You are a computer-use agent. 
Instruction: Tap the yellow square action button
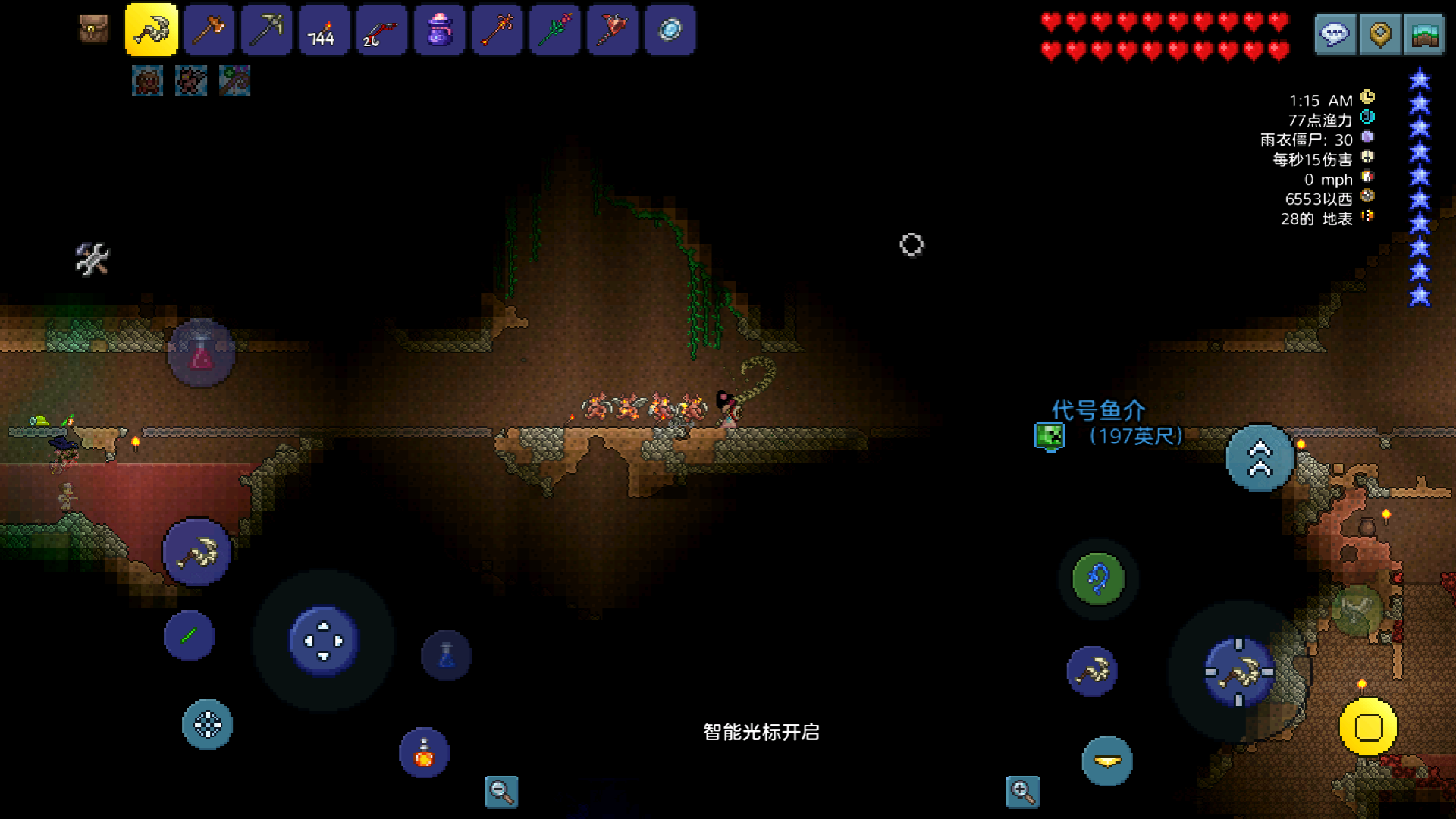tap(1368, 727)
